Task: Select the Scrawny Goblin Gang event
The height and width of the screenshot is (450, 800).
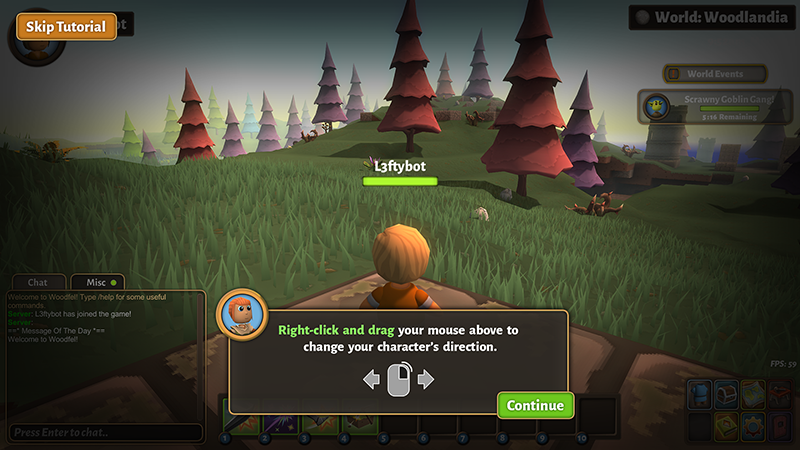Action: click(x=716, y=105)
